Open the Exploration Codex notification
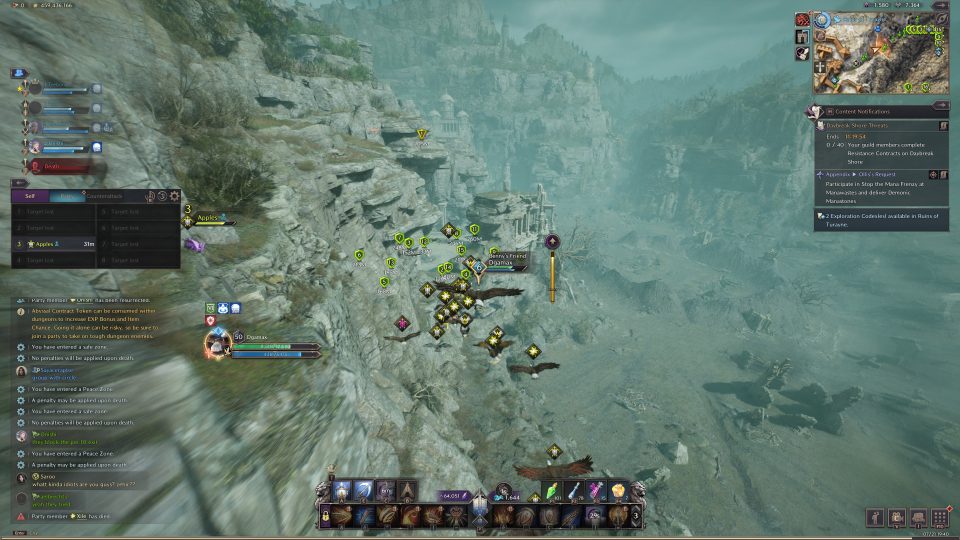960x540 pixels. [880, 220]
